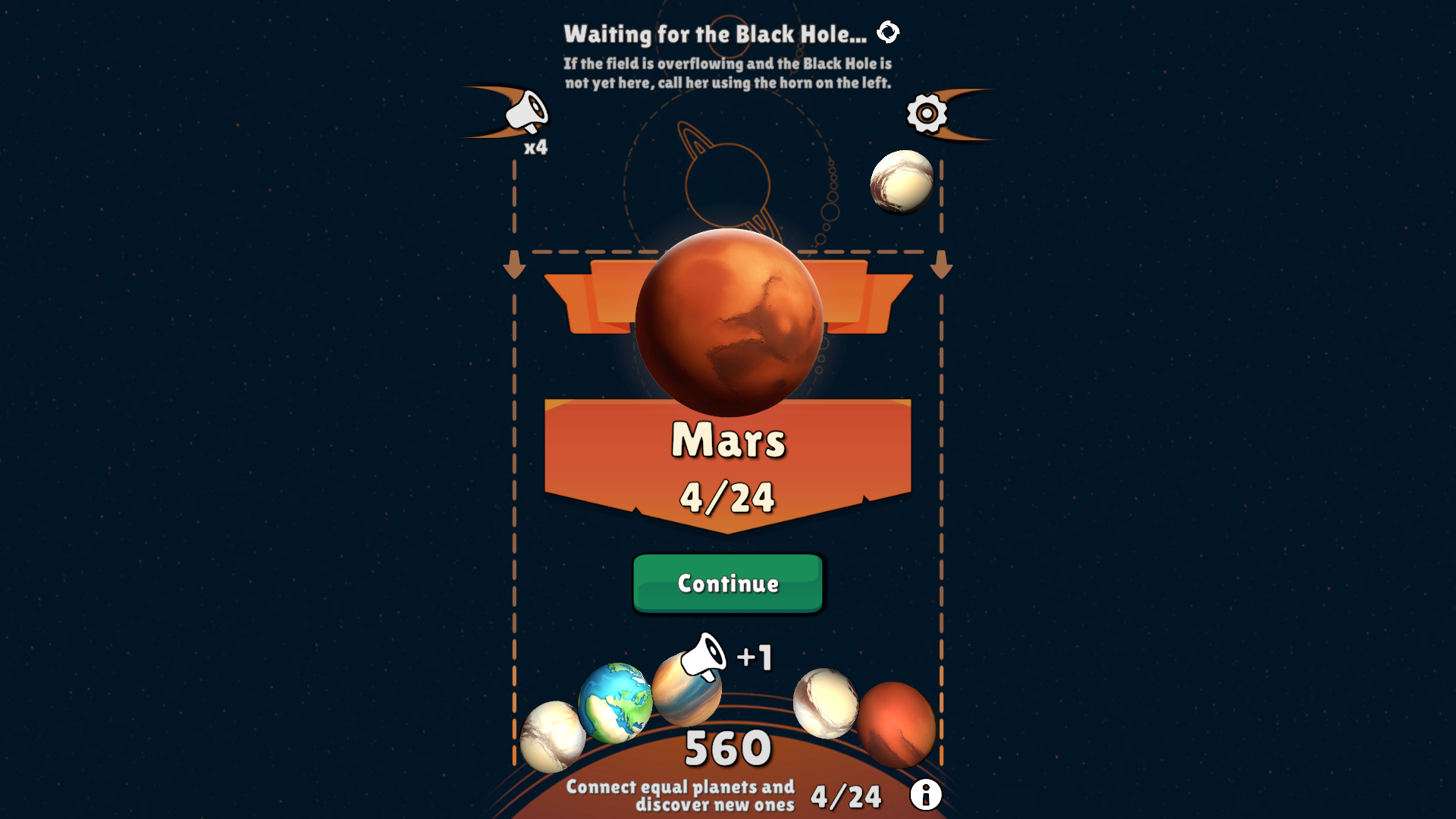Click the spinner icon beside the title
The height and width of the screenshot is (819, 1456).
(889, 32)
